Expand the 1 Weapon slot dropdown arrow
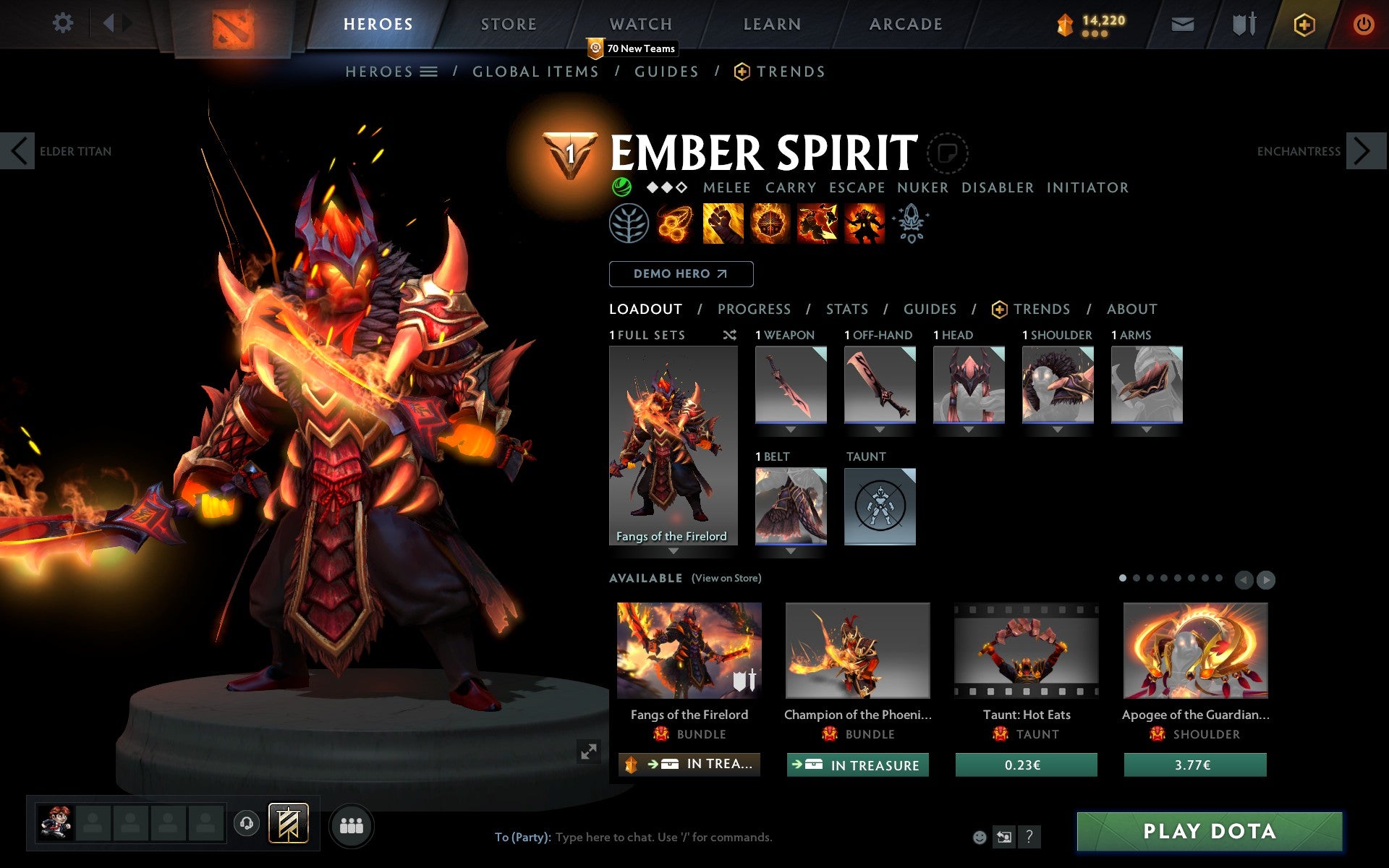 (791, 429)
